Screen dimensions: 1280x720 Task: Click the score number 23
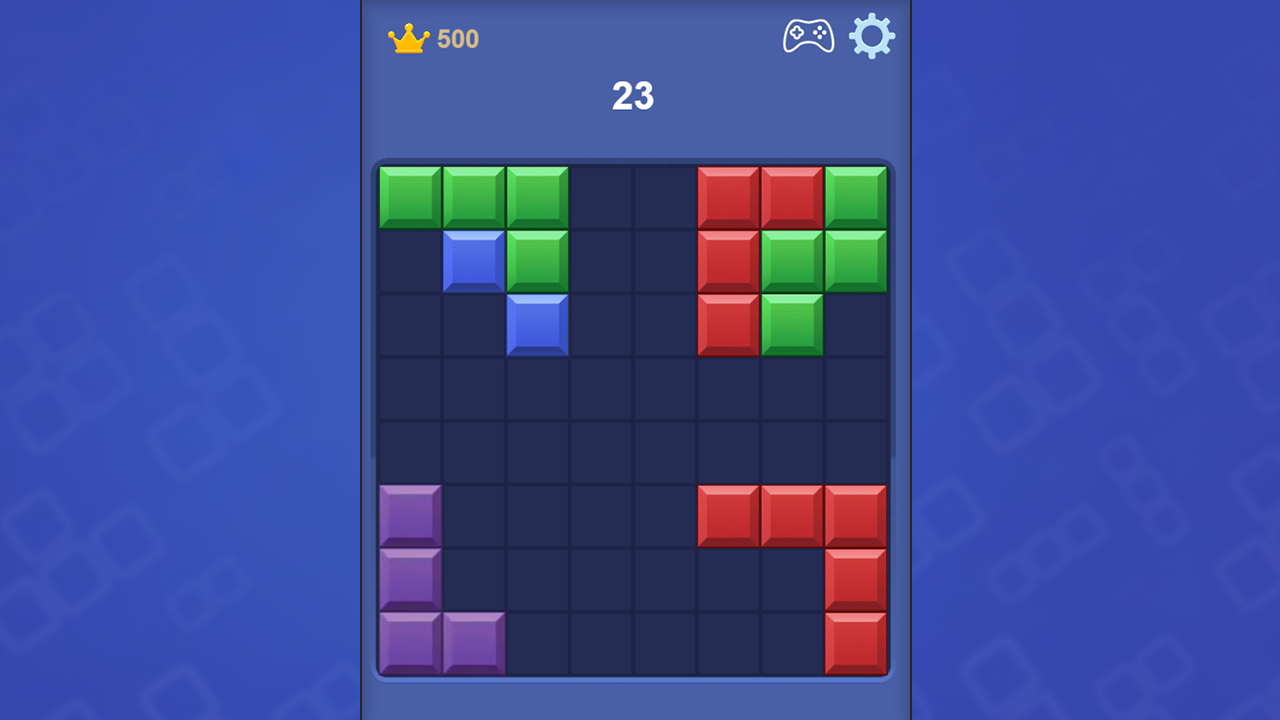(632, 97)
